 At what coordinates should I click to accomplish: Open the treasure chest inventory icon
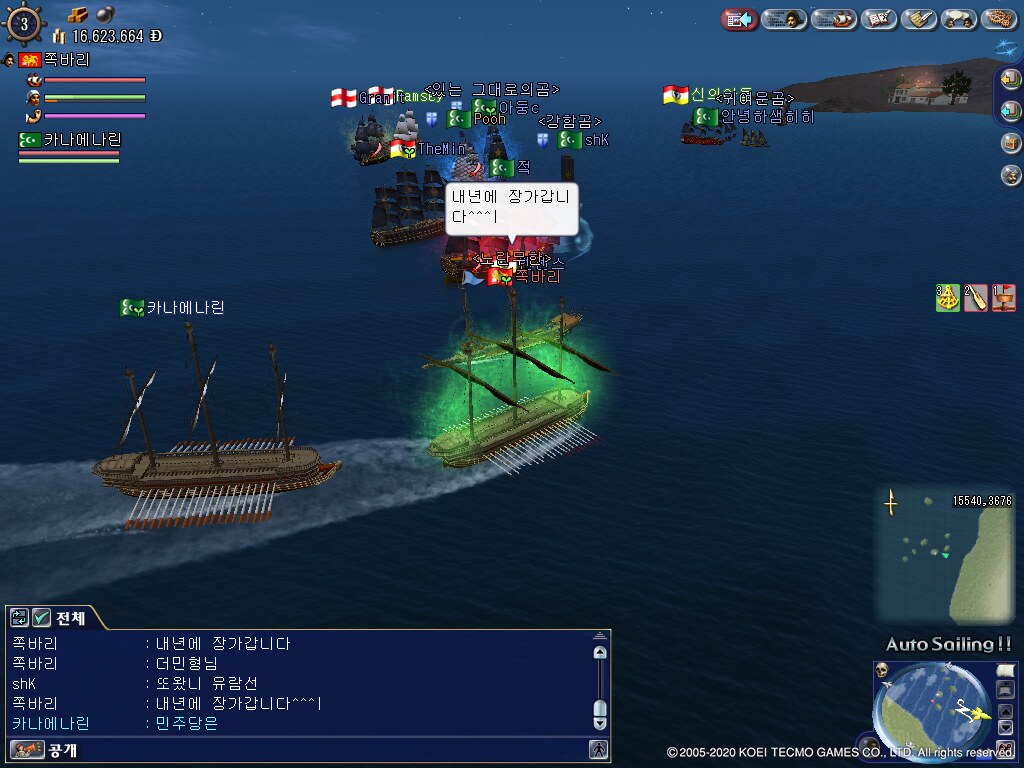click(x=1011, y=142)
